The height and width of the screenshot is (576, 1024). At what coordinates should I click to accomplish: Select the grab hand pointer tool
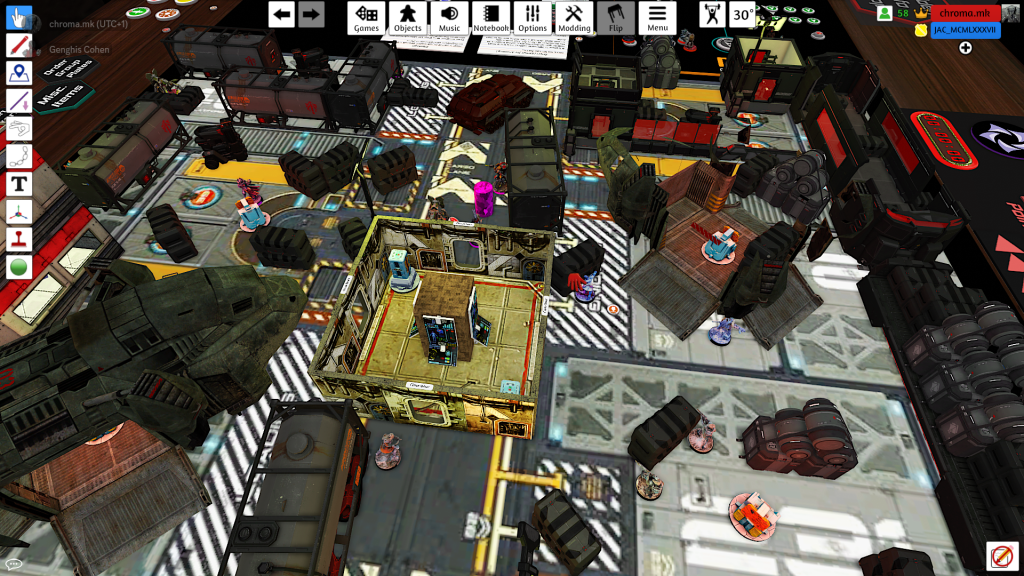[x=19, y=18]
